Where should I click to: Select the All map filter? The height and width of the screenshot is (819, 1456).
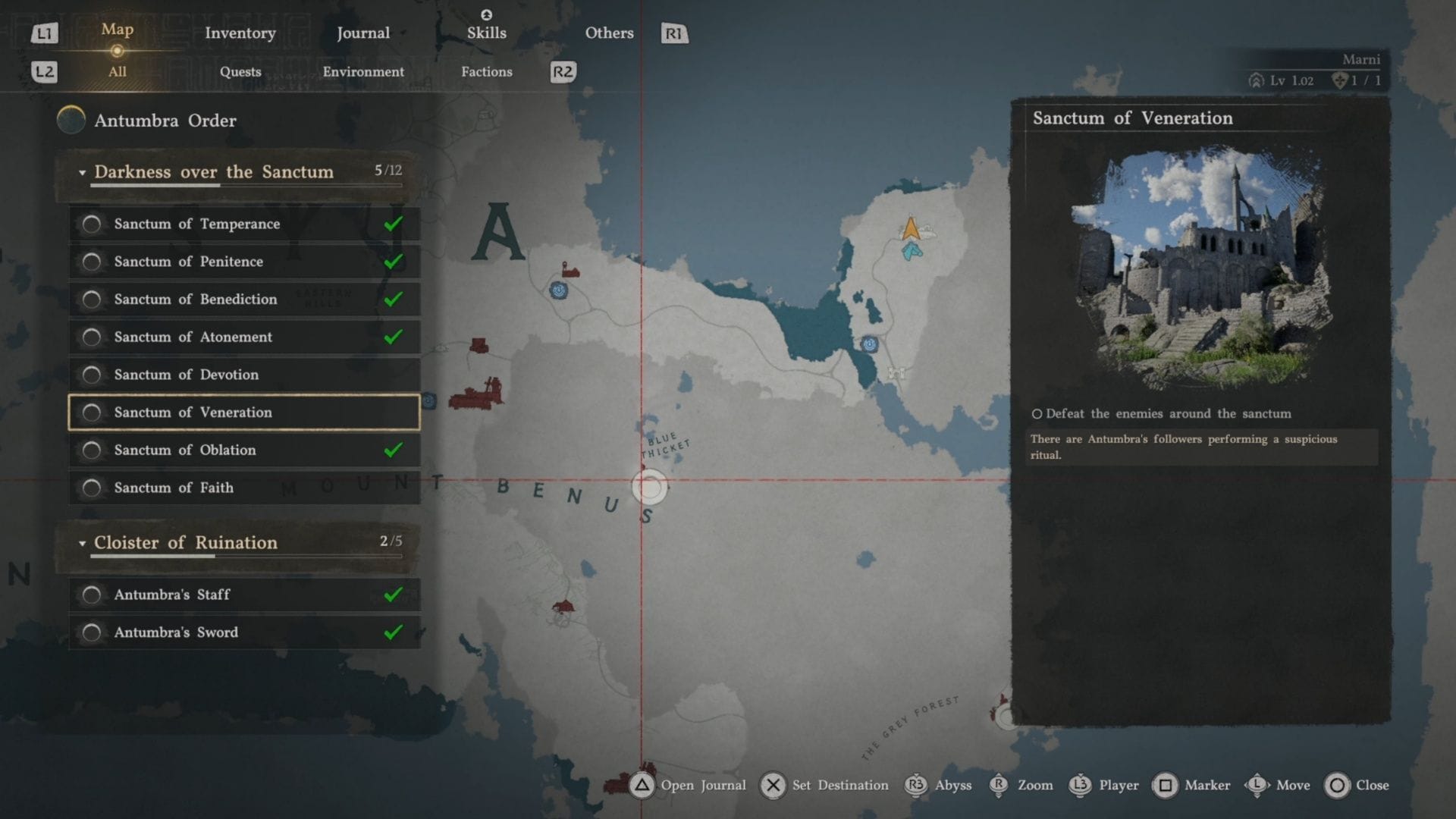click(117, 72)
